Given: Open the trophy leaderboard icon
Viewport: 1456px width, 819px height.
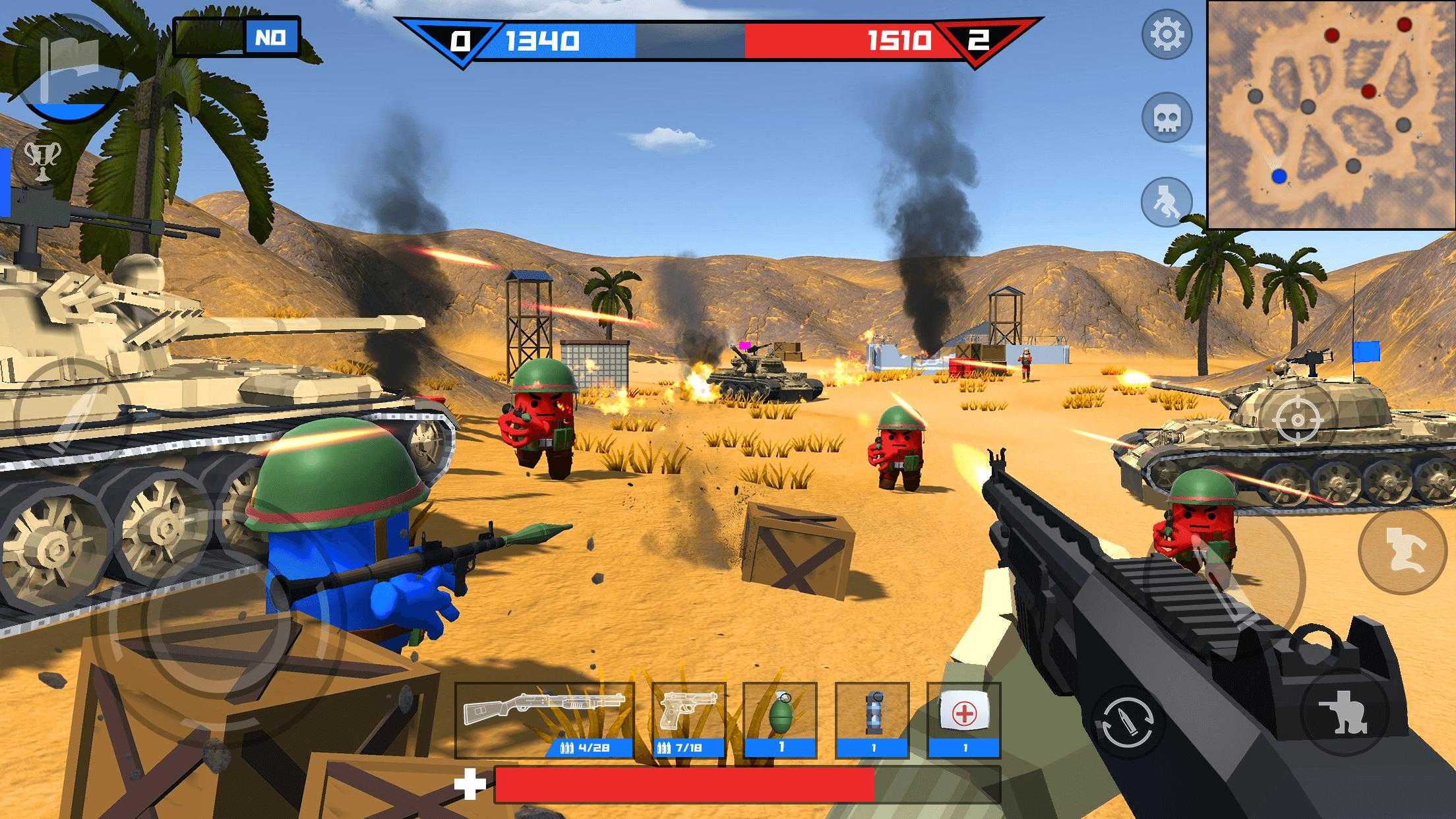Looking at the screenshot, I should click(42, 162).
